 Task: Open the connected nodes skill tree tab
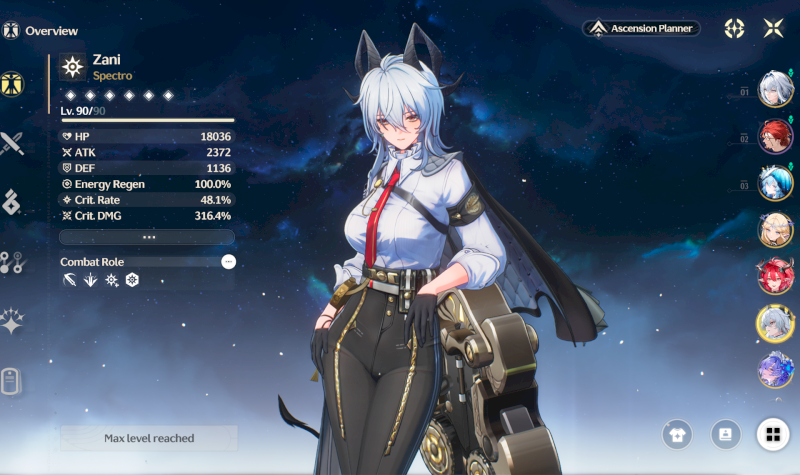pyautogui.click(x=12, y=262)
